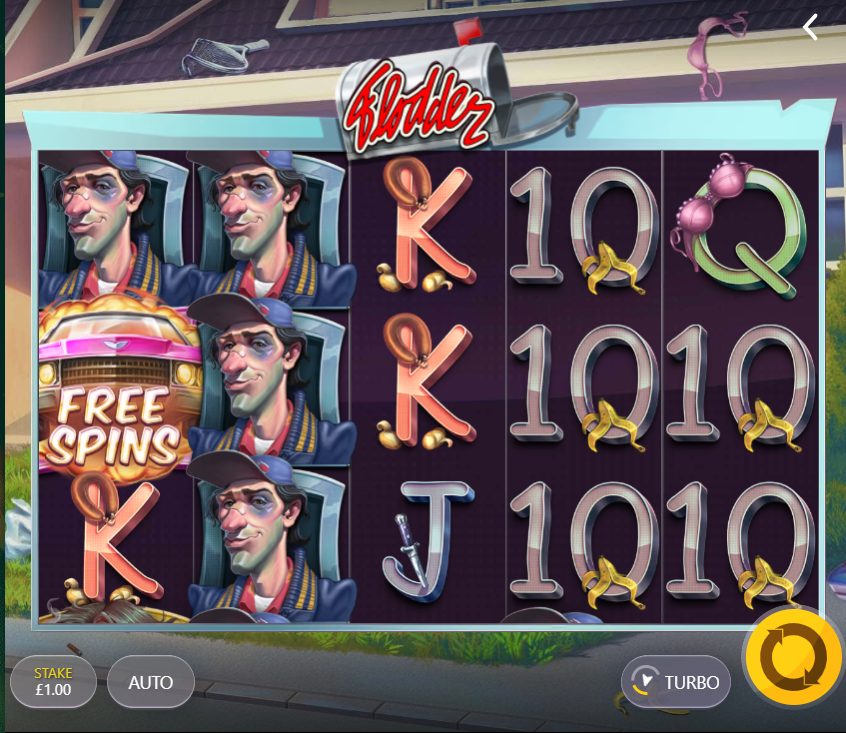Activate the Auto spin option
The width and height of the screenshot is (846, 733).
tap(151, 682)
